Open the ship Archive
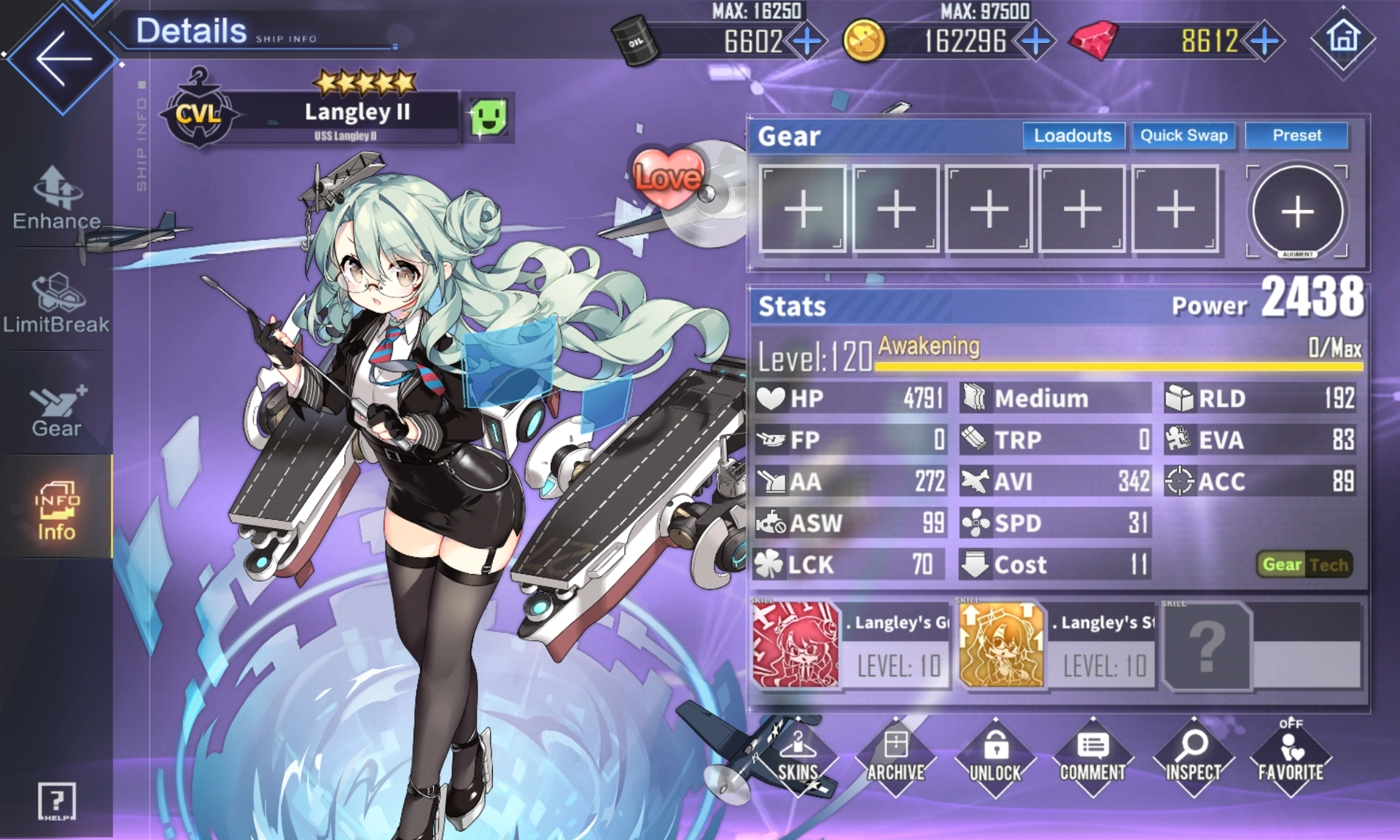Image resolution: width=1400 pixels, height=840 pixels. [x=896, y=757]
